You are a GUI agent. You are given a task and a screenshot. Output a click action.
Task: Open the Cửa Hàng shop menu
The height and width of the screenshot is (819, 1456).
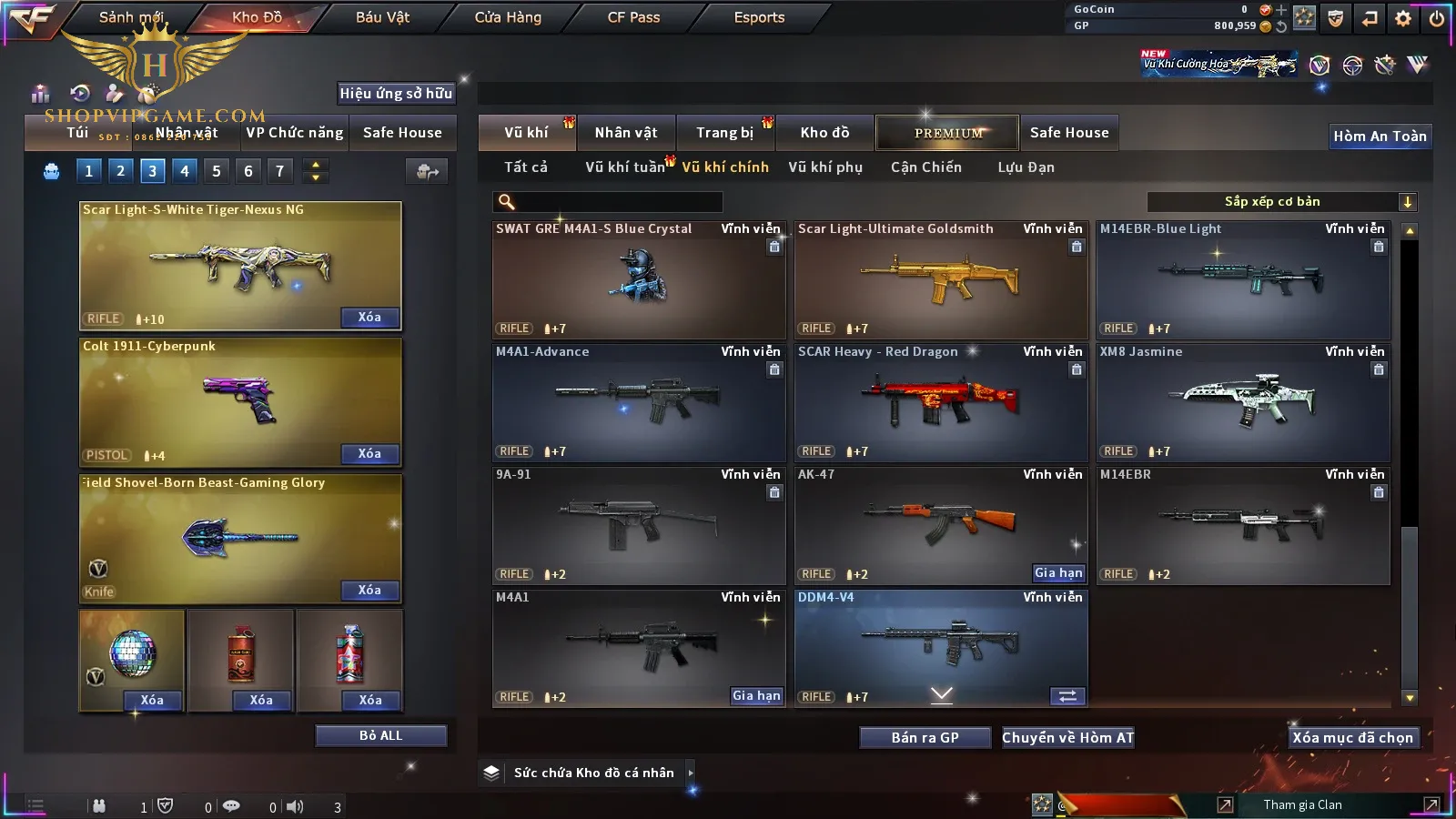coord(508,17)
